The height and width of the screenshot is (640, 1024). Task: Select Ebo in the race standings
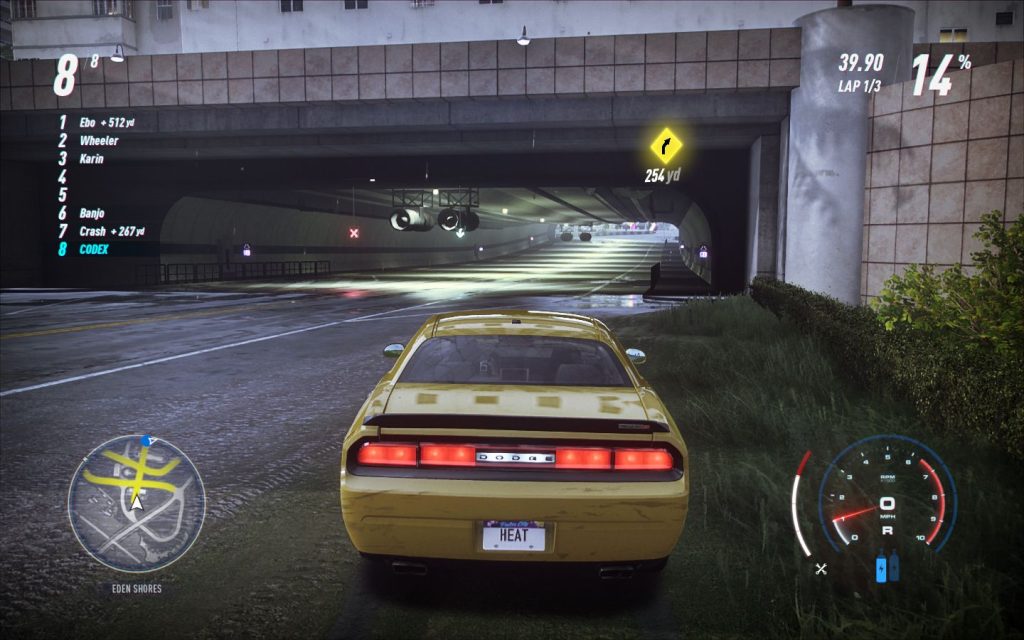click(89, 123)
